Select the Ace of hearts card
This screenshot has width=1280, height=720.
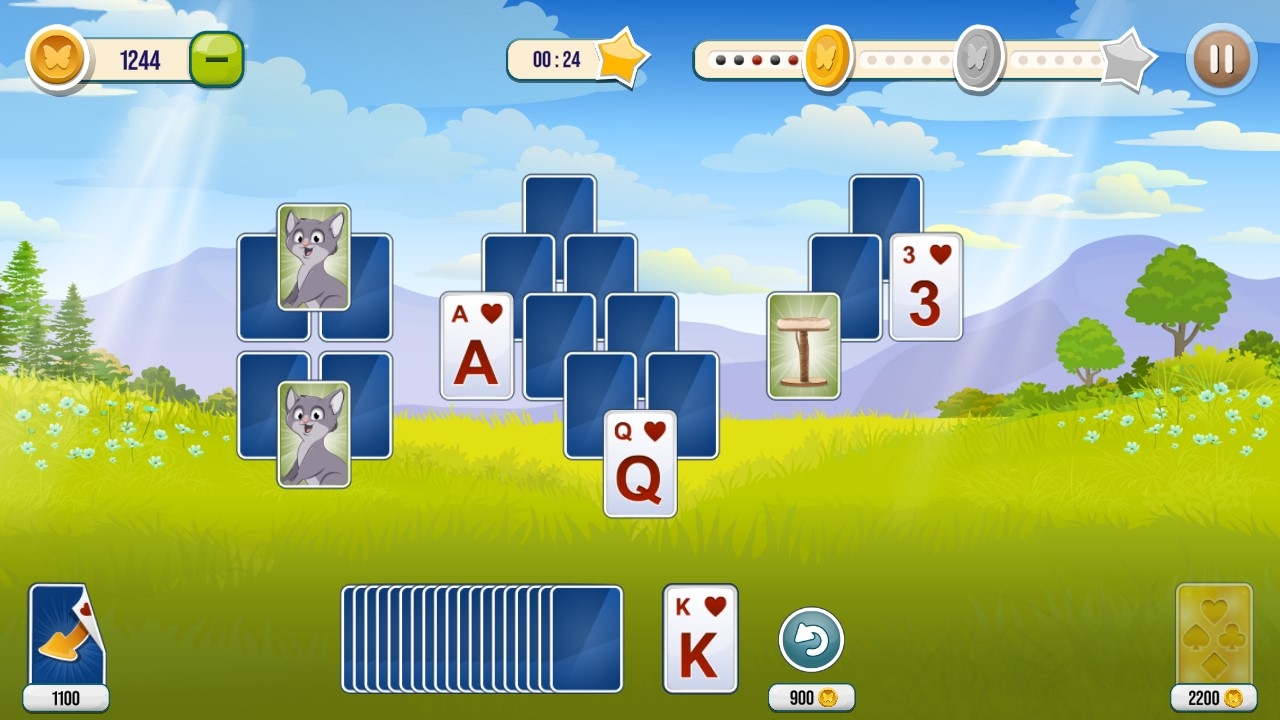tap(477, 346)
